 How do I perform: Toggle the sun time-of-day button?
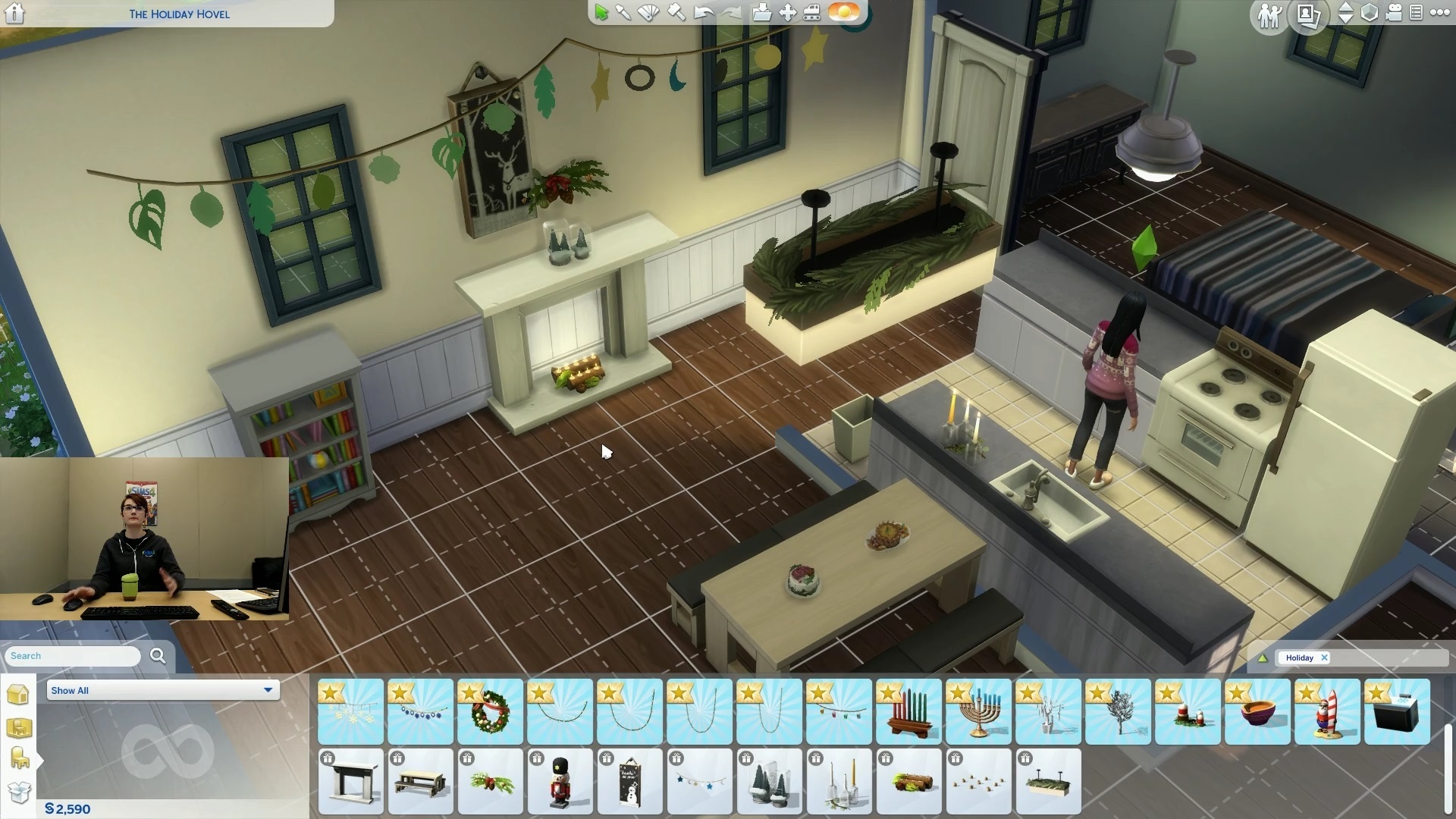point(844,12)
